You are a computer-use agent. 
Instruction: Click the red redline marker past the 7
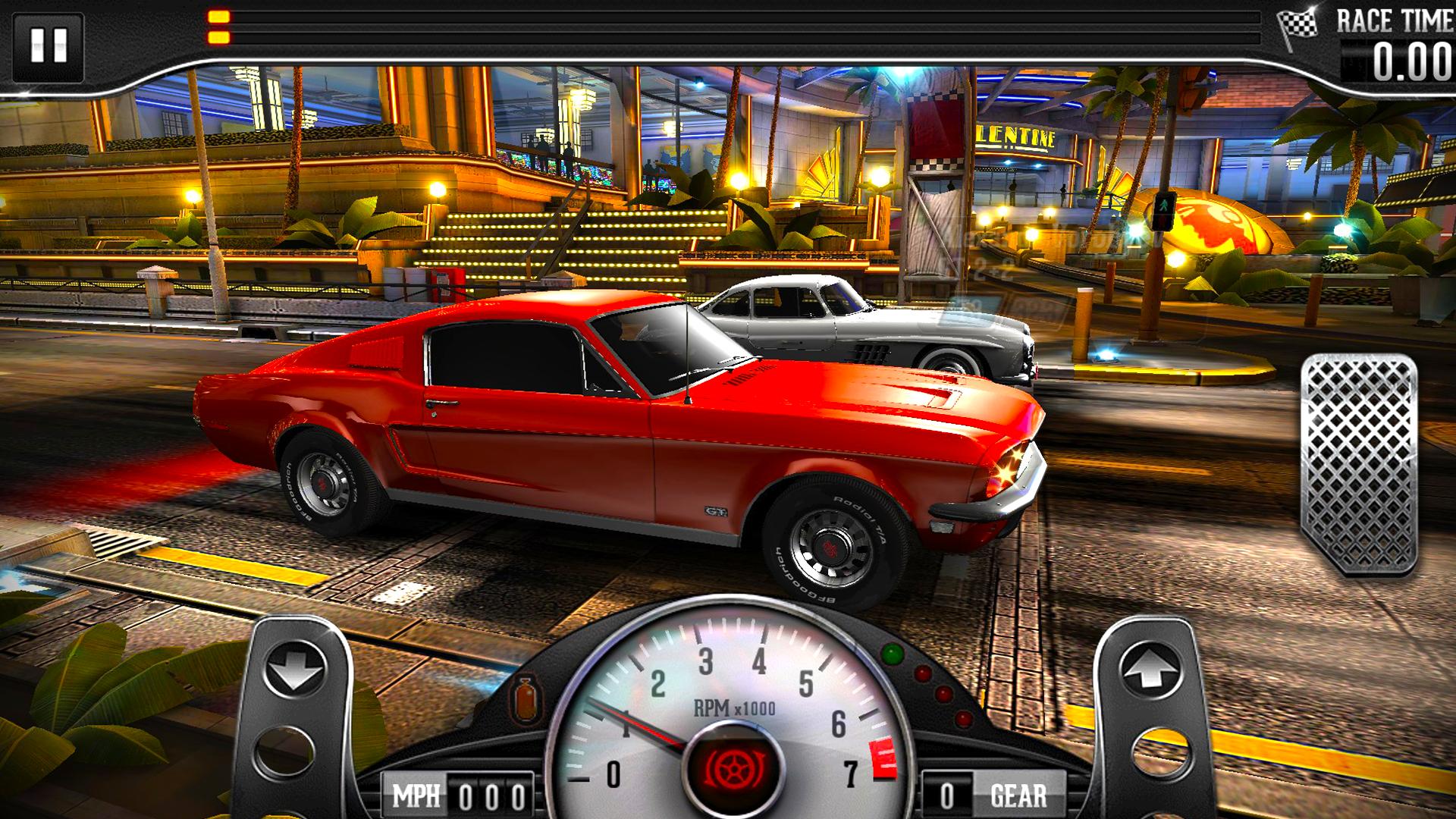(x=883, y=756)
